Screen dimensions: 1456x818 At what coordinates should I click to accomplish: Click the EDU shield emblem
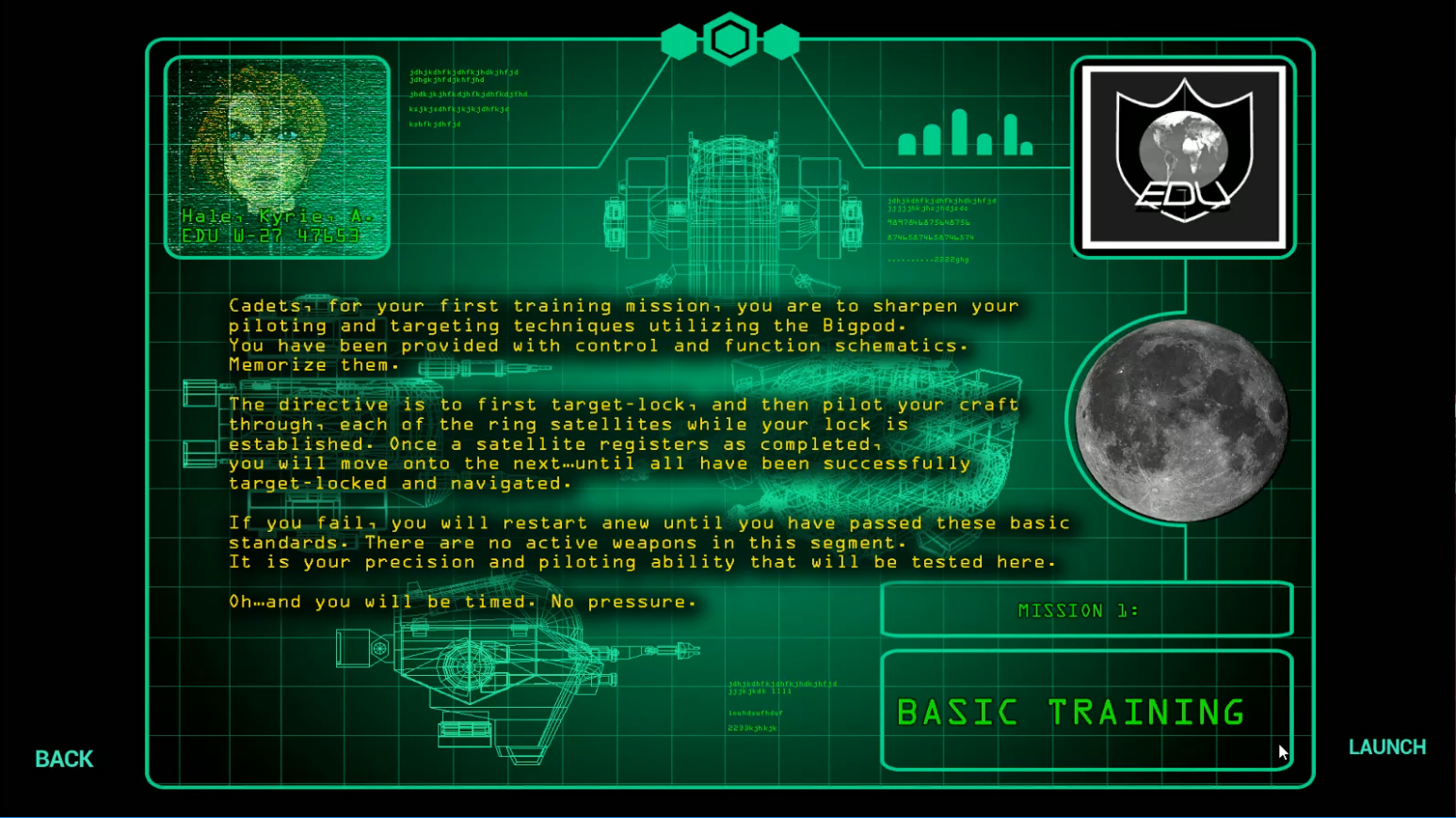coord(1183,155)
